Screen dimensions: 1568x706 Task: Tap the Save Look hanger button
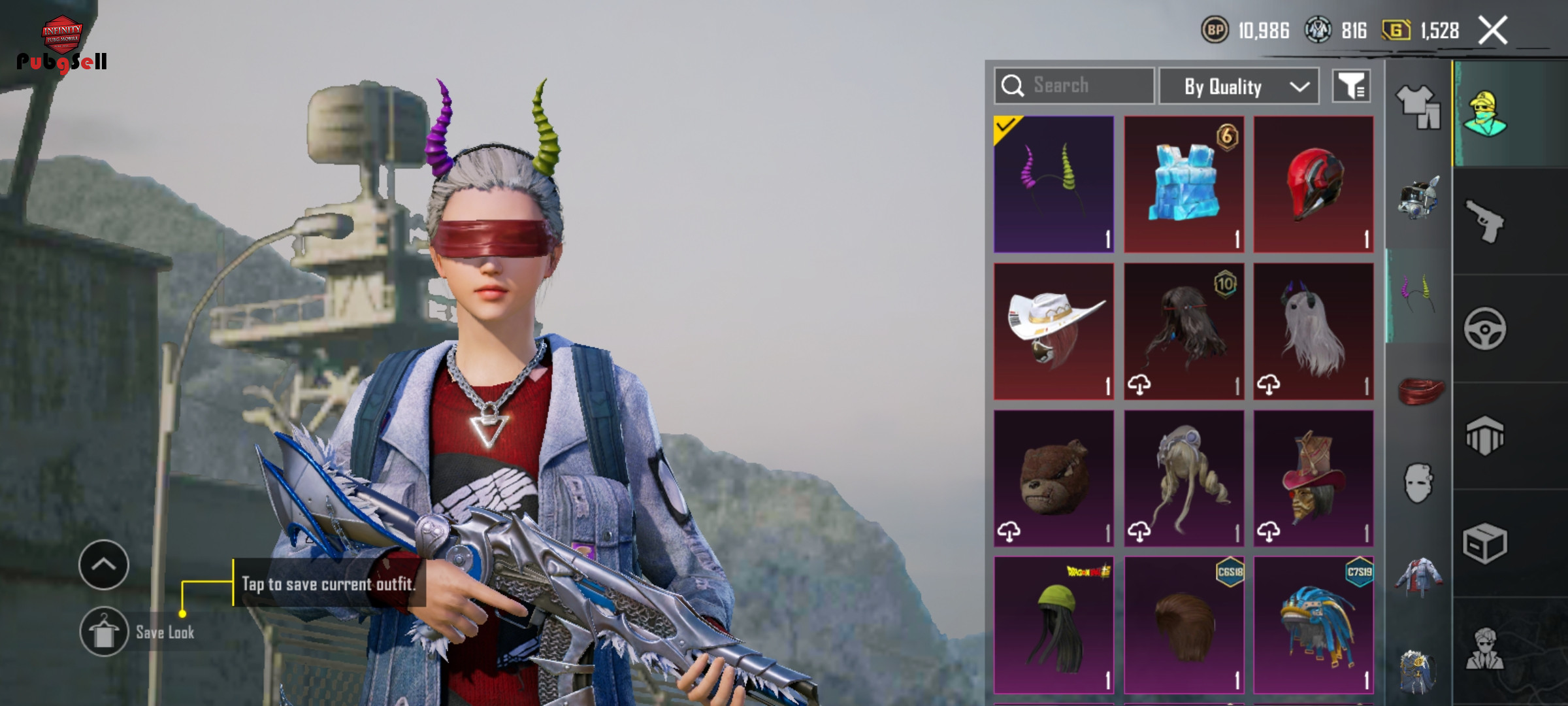tap(104, 631)
